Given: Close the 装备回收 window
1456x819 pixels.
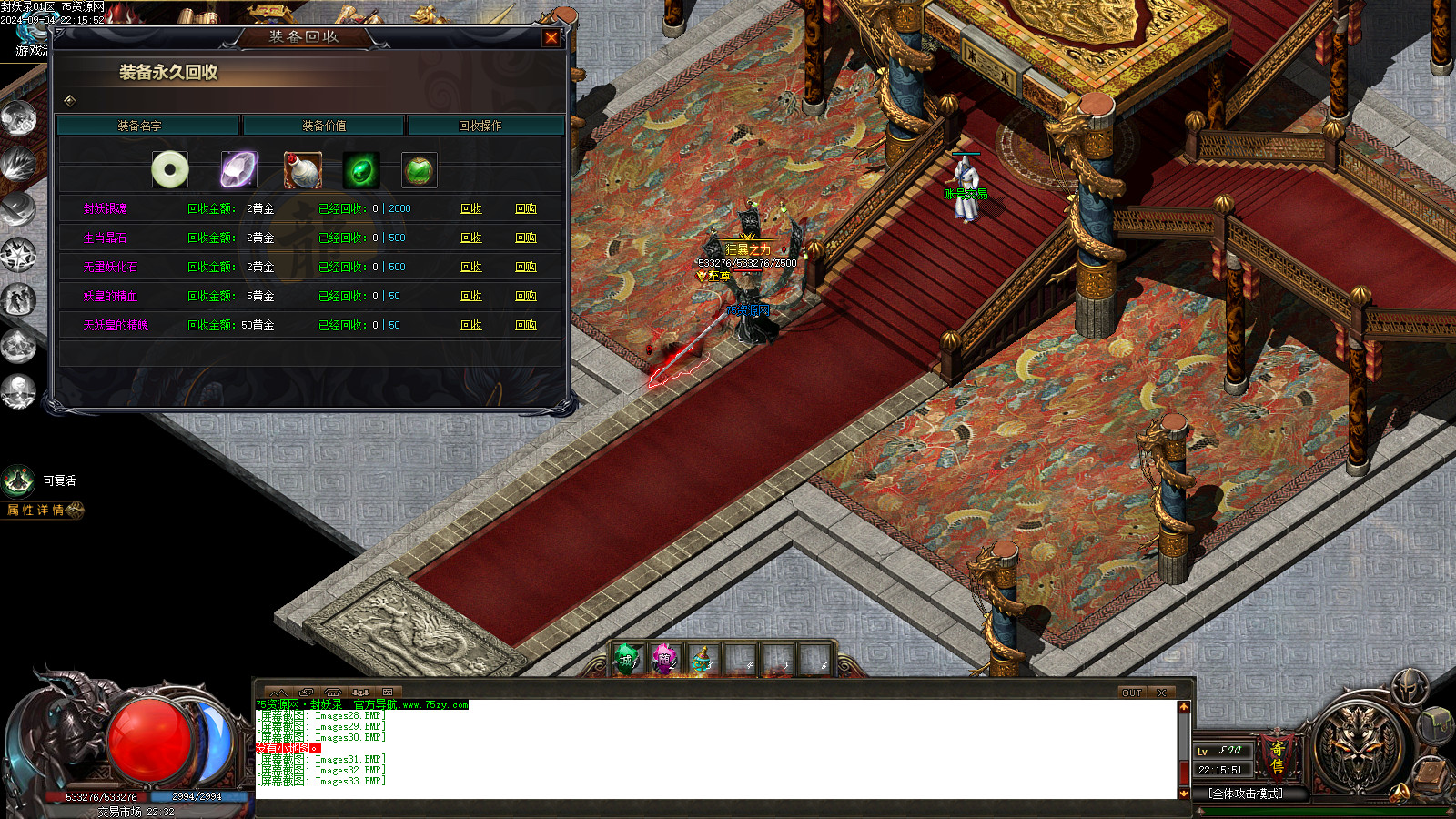Looking at the screenshot, I should click(x=551, y=37).
